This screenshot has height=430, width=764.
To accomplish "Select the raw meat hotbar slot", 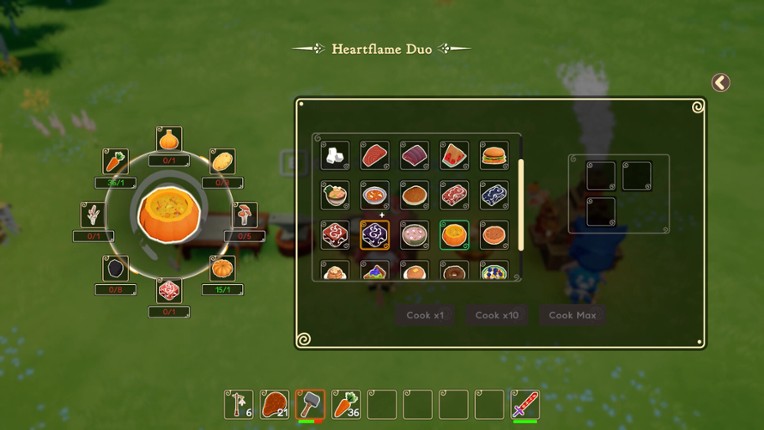I will pos(275,404).
